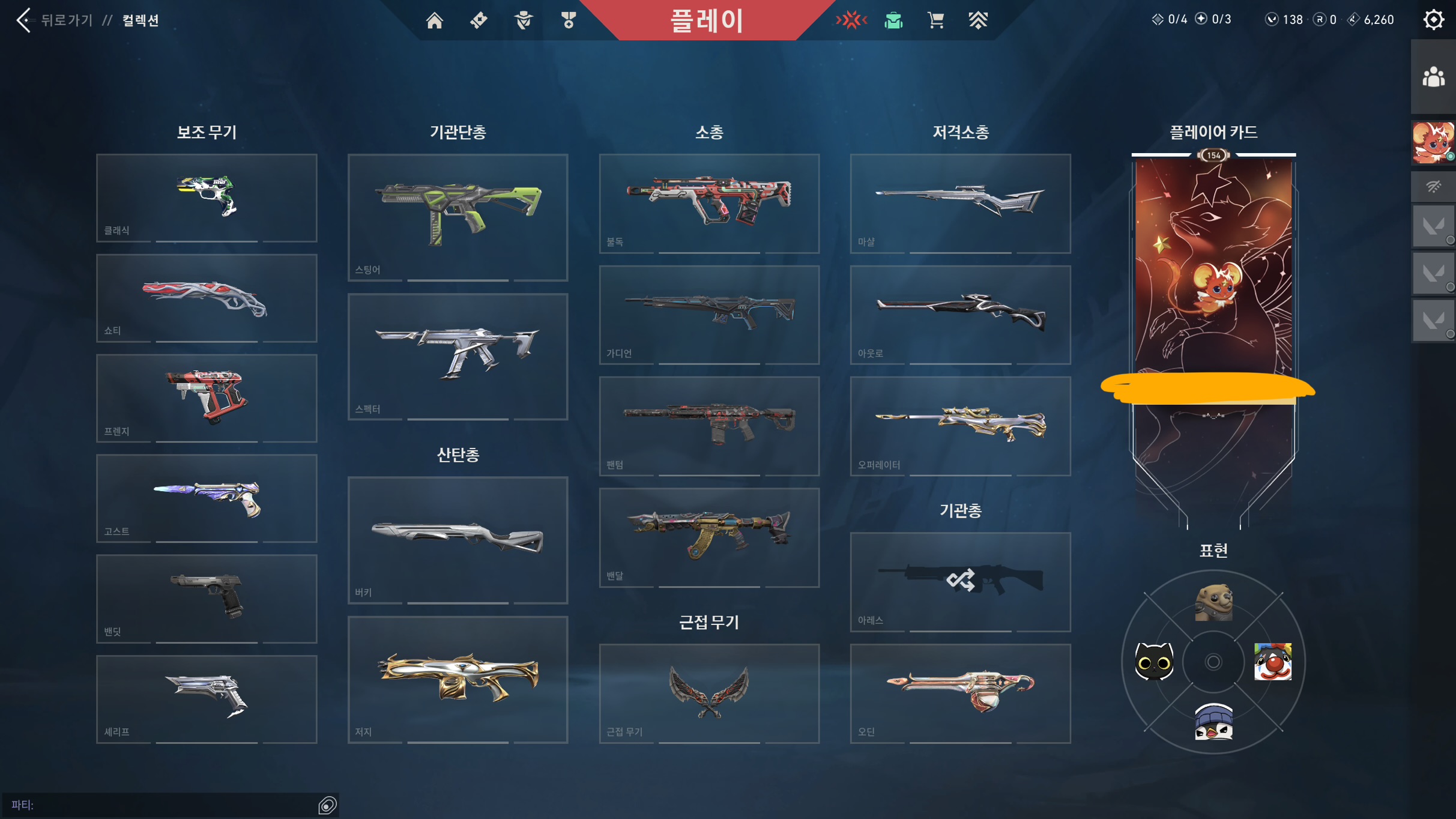Choose the 프렌지 weapon slot
The image size is (1456, 819).
207,398
